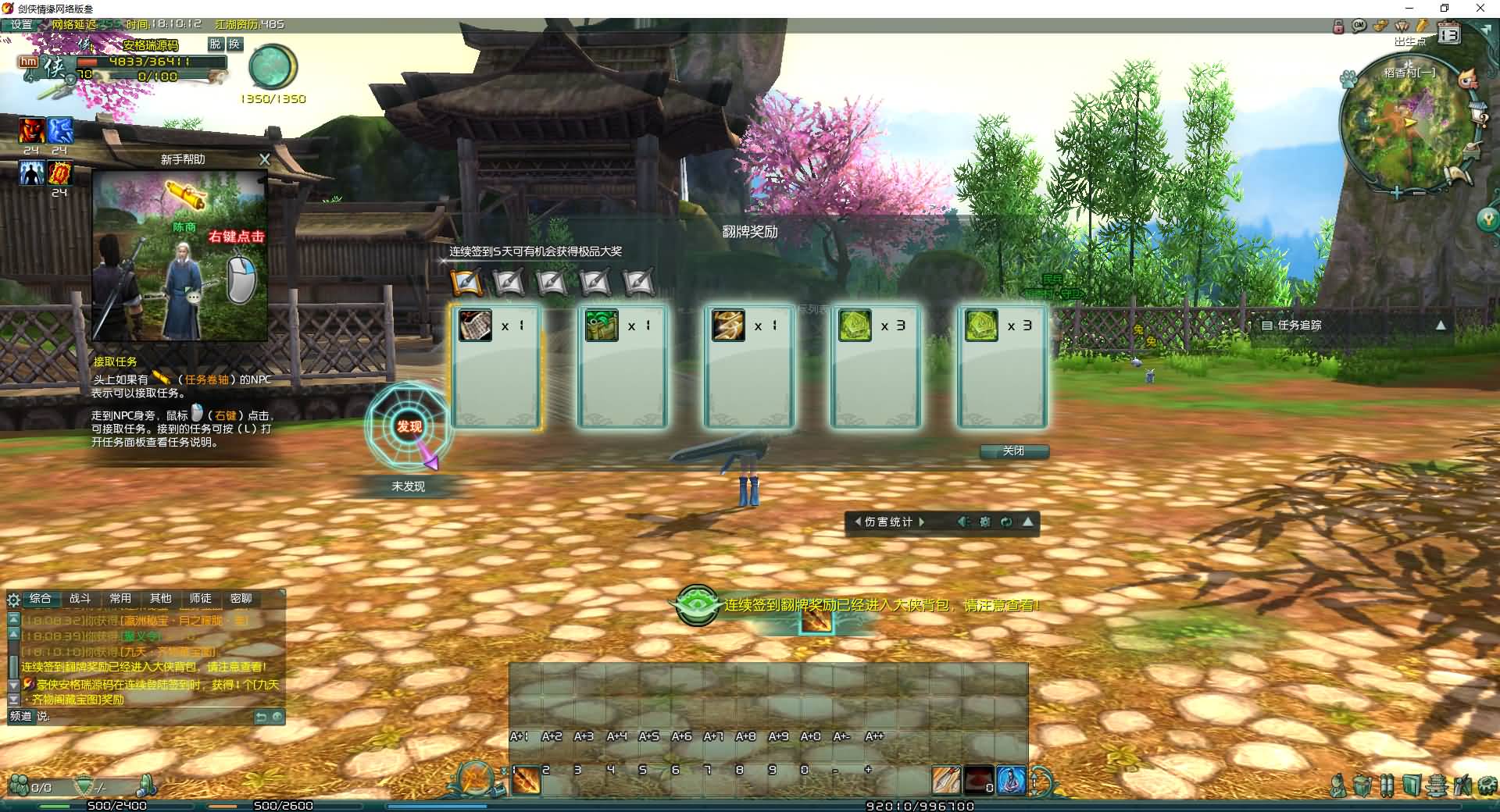The width and height of the screenshot is (1500, 812).
Task: Activate the skill in hotbar slot one
Action: [x=527, y=780]
